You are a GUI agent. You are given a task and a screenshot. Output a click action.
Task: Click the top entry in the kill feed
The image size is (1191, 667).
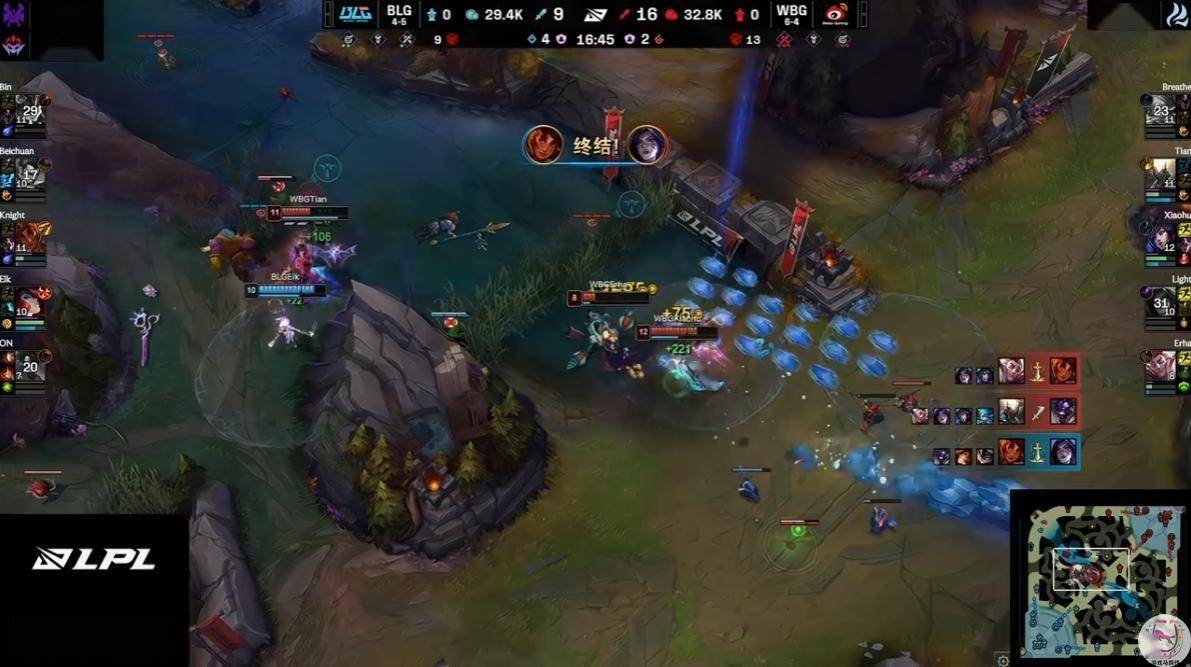coord(1016,371)
